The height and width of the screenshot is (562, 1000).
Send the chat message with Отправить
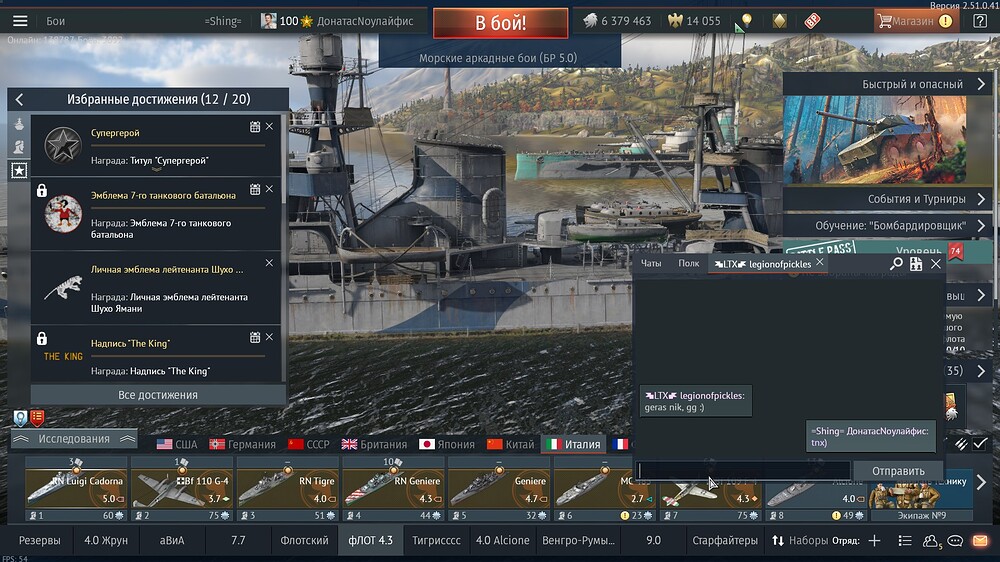[898, 471]
